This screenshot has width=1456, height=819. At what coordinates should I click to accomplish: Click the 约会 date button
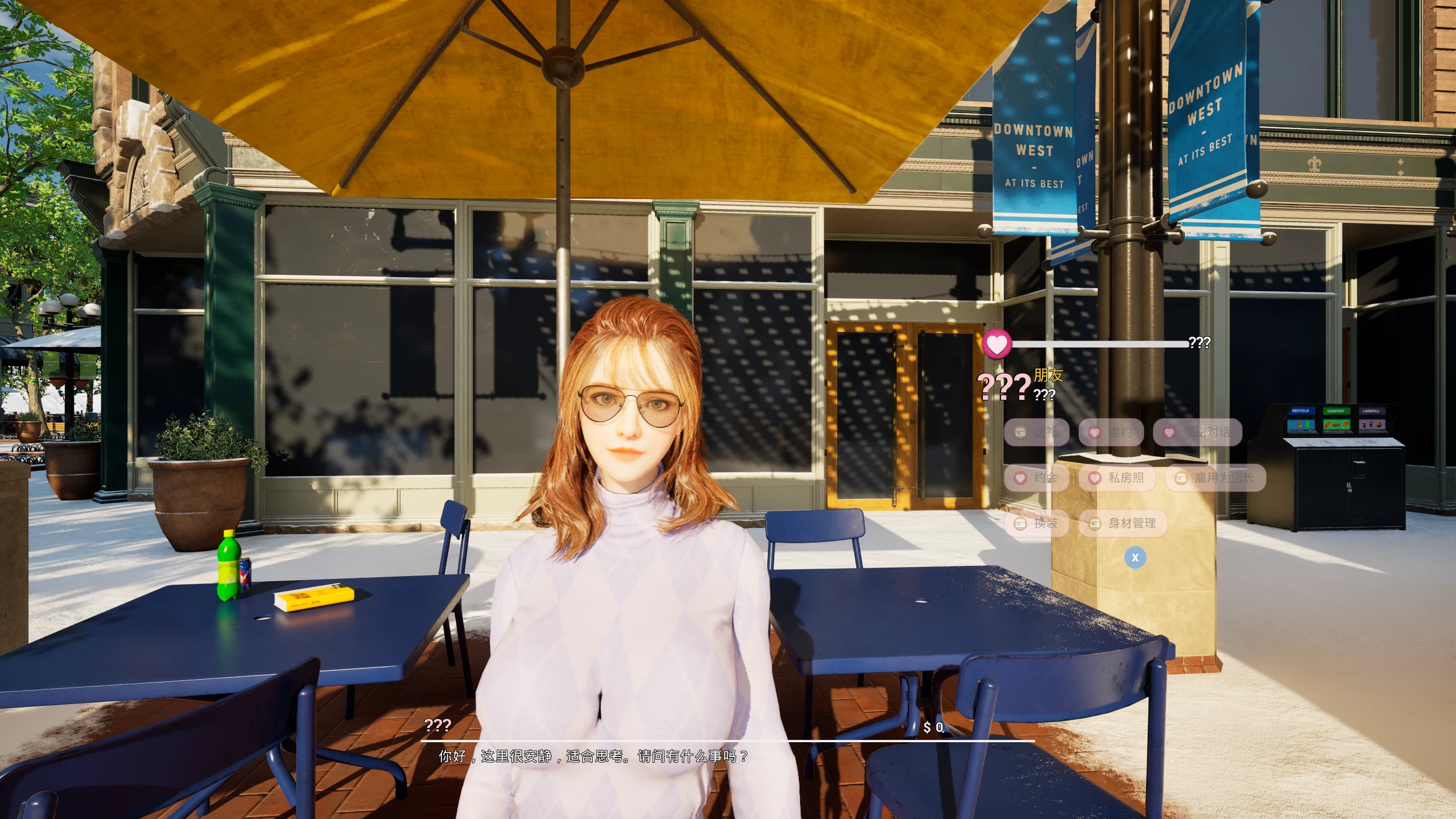click(1037, 478)
